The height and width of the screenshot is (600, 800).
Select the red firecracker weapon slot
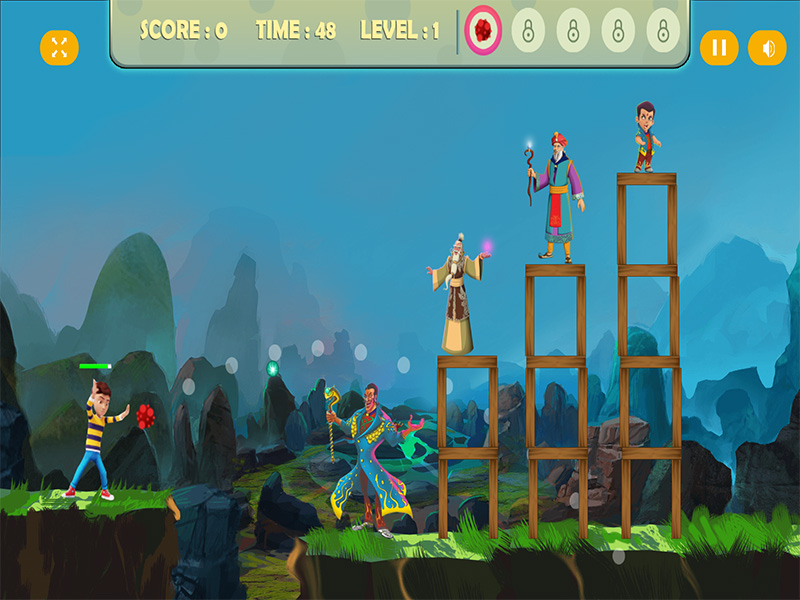point(483,31)
